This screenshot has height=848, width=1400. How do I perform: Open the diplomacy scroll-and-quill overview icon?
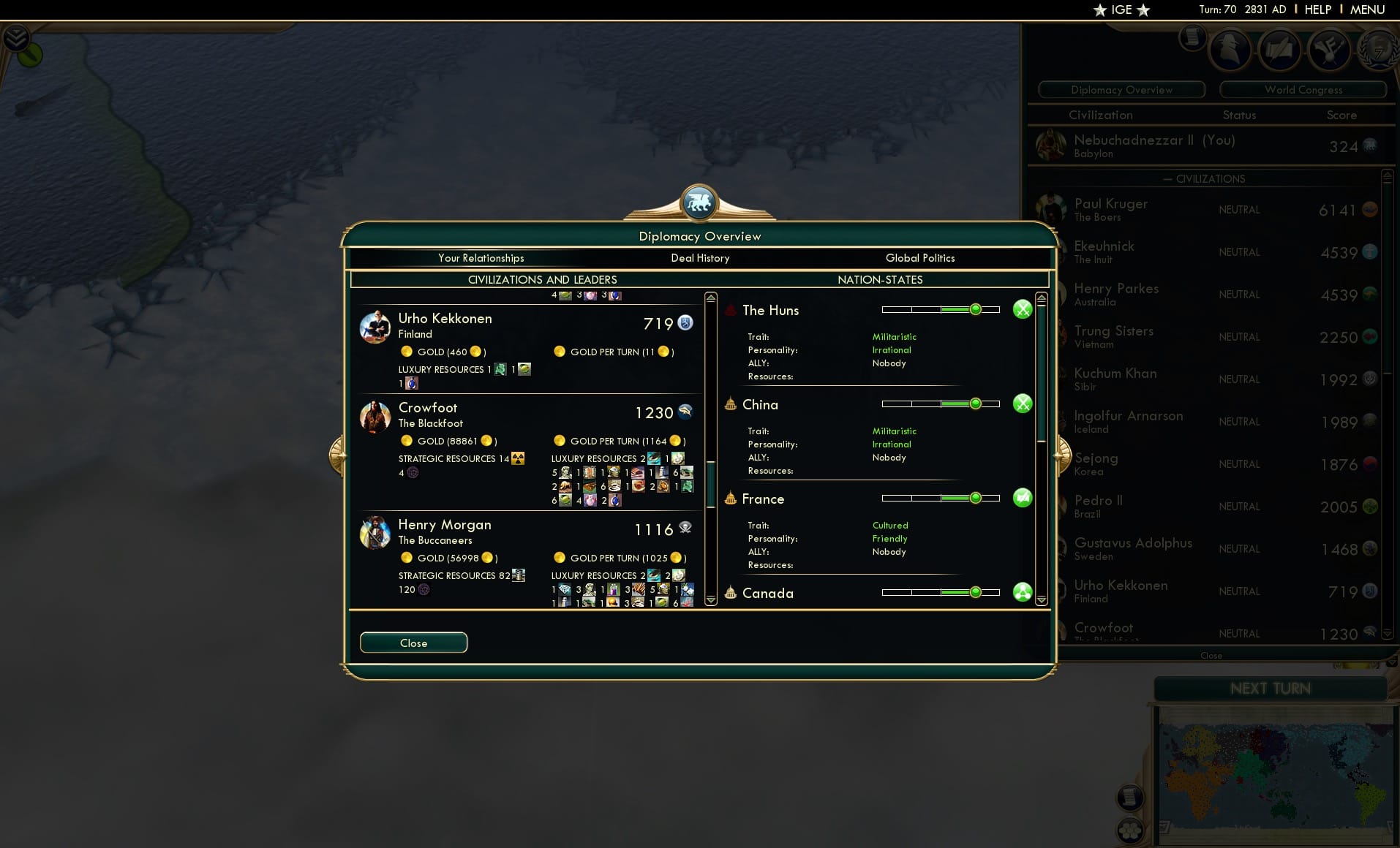pyautogui.click(x=1280, y=49)
